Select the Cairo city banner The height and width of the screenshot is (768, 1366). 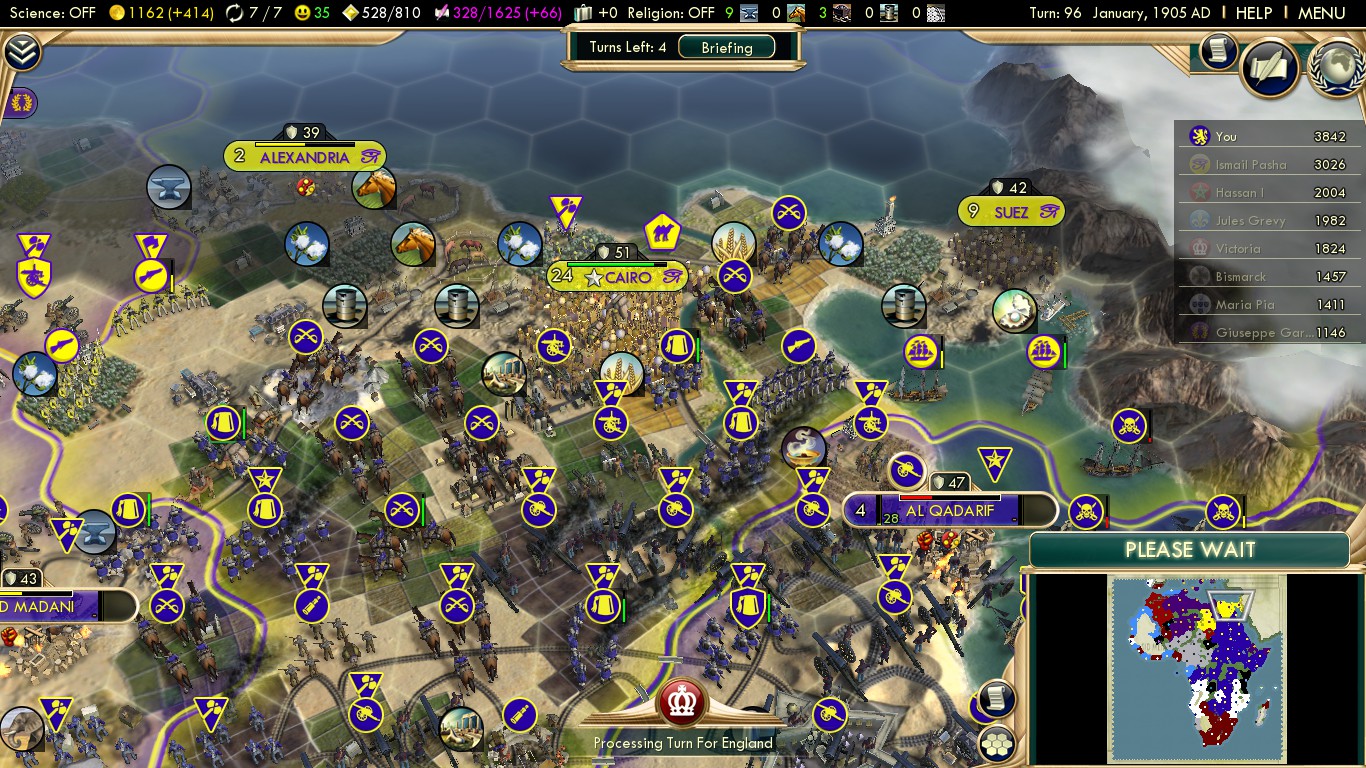pyautogui.click(x=617, y=276)
